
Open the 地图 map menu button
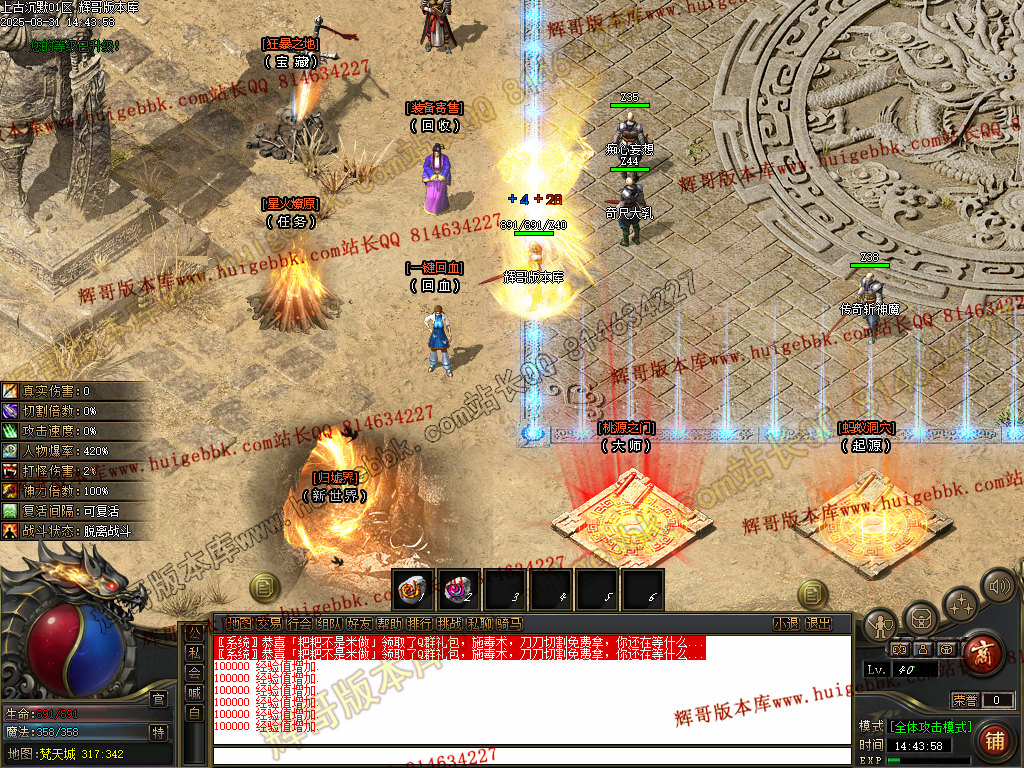coord(238,623)
